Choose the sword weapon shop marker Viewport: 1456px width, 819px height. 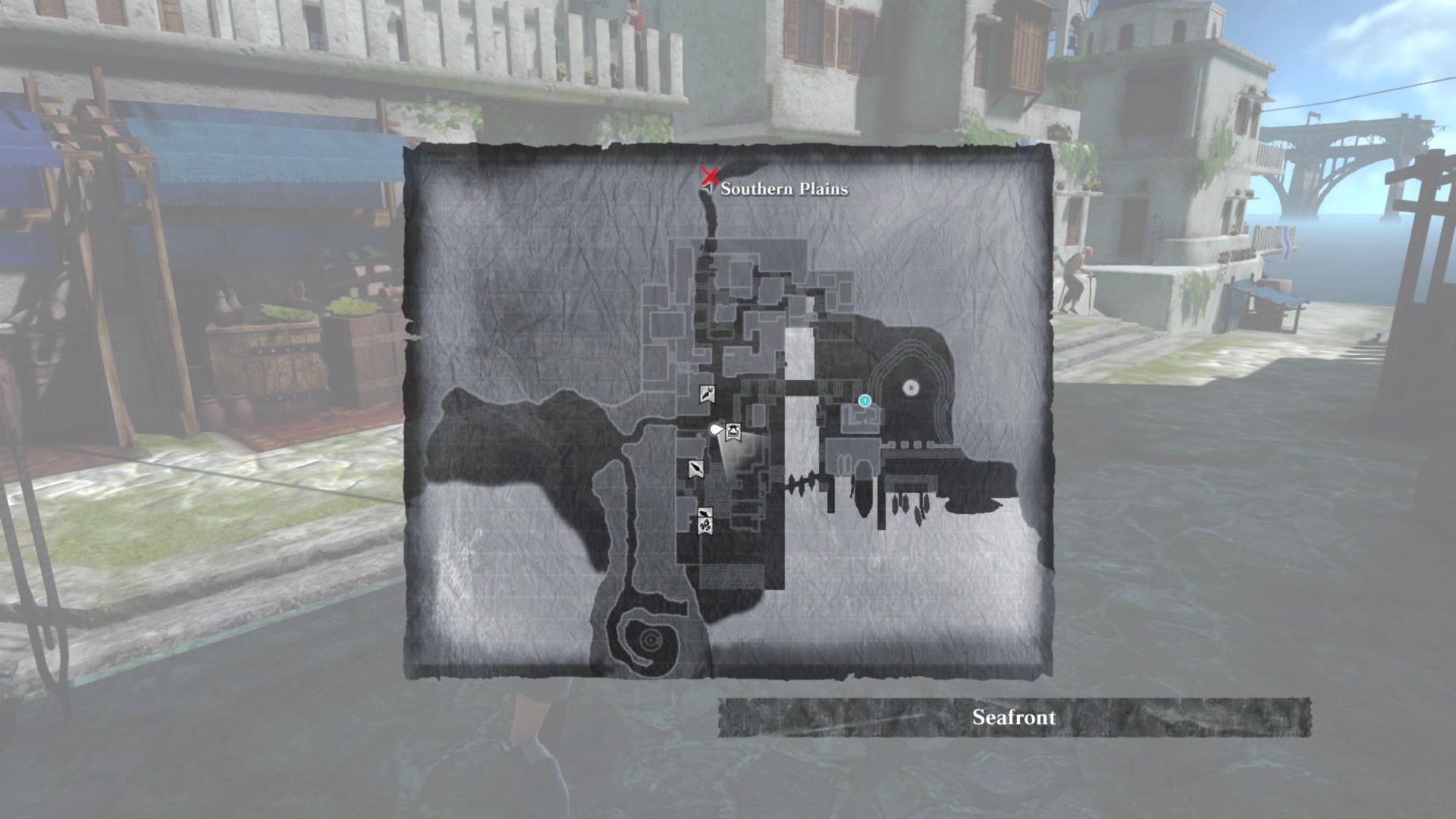click(695, 469)
